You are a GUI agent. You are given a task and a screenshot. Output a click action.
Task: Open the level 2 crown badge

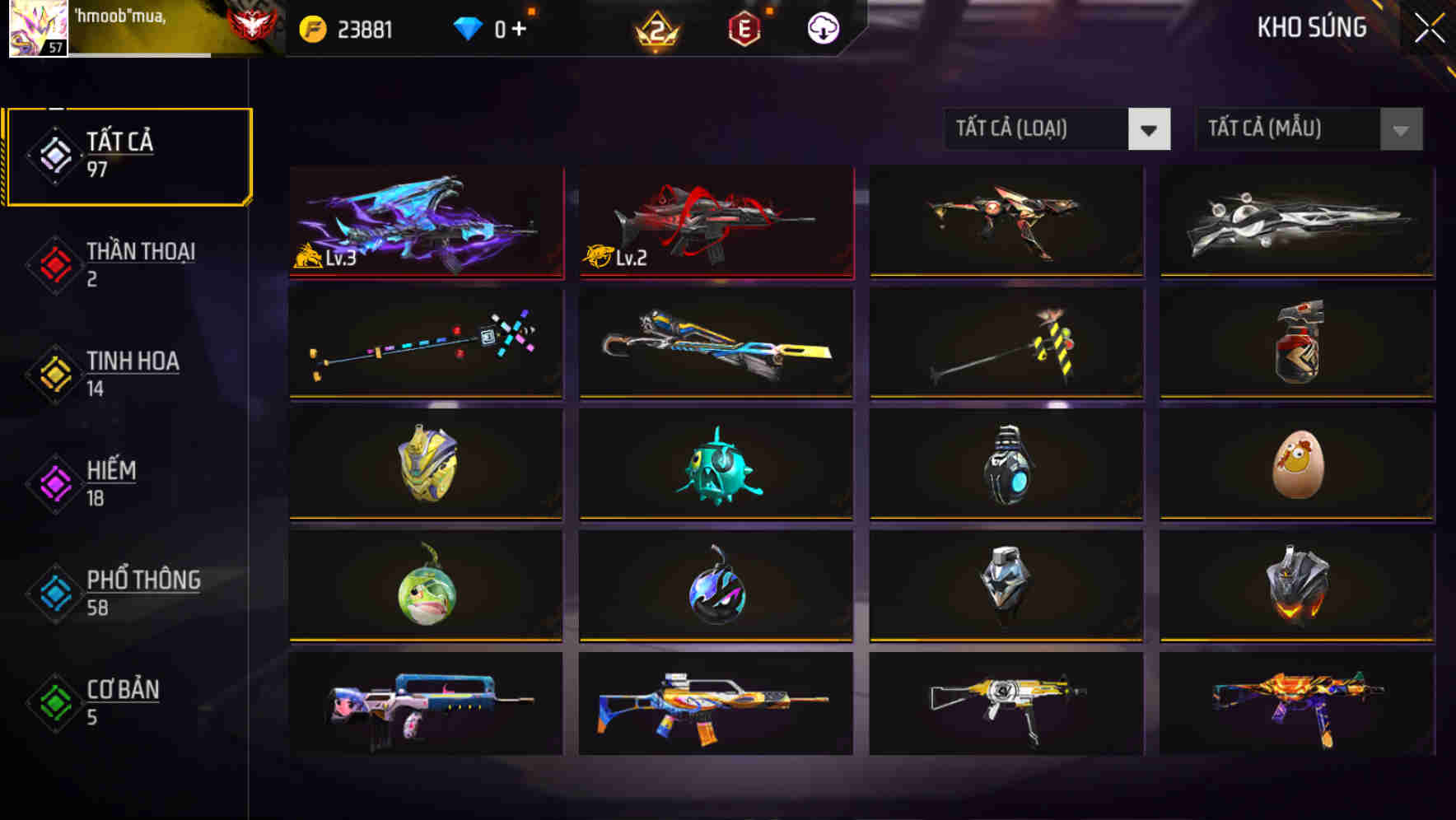pos(659,30)
